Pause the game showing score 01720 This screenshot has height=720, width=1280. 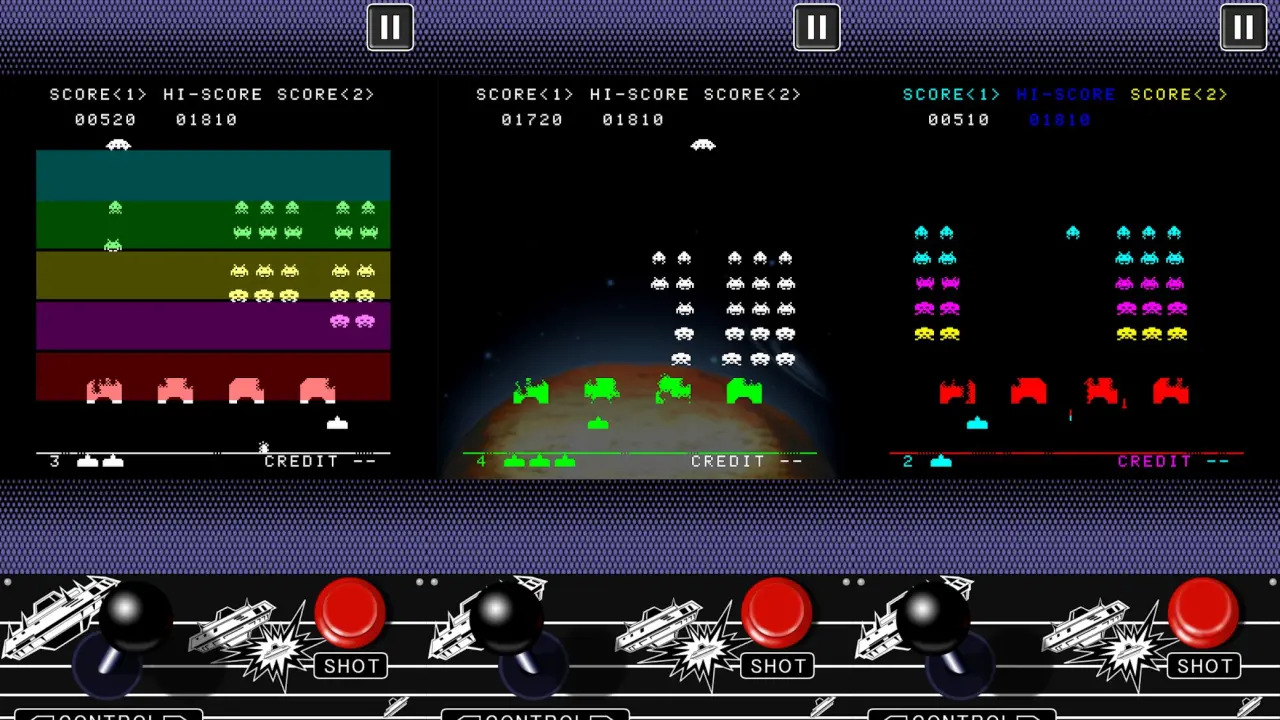tap(816, 27)
